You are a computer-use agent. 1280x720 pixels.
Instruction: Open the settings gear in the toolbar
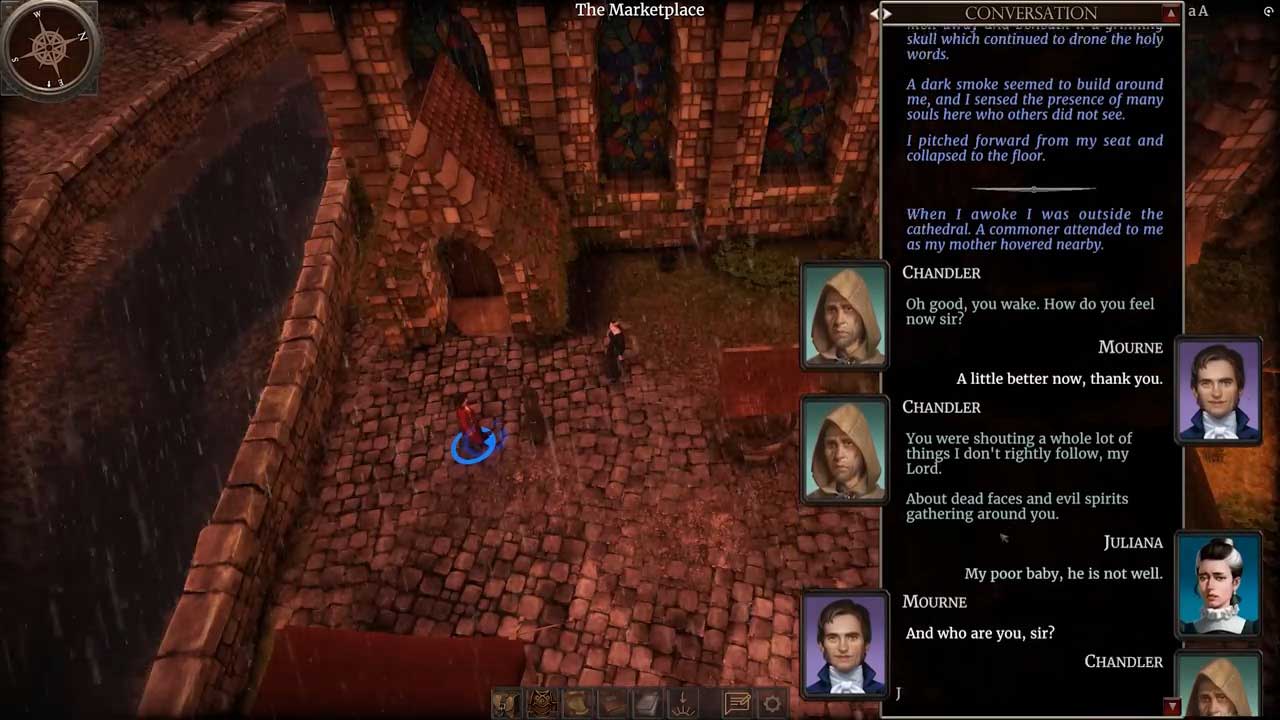pos(772,703)
